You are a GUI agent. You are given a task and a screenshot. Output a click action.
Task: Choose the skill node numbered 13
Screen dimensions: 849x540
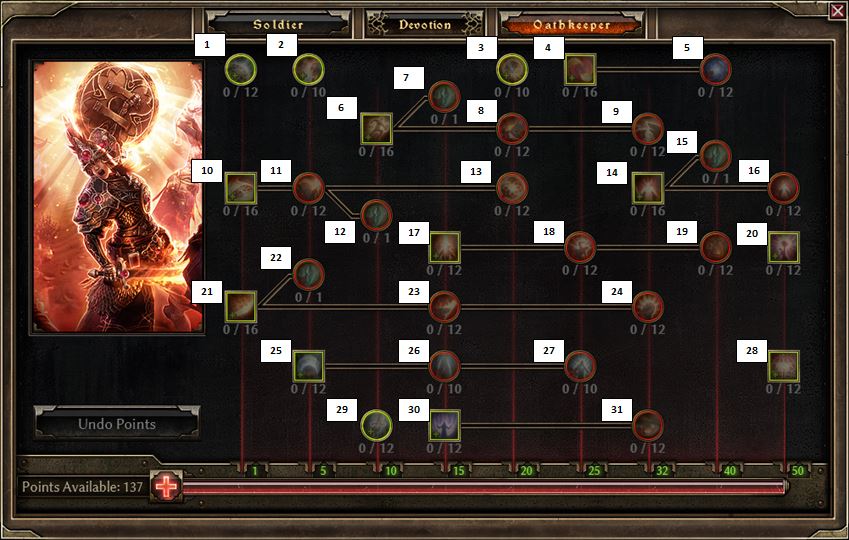point(512,187)
